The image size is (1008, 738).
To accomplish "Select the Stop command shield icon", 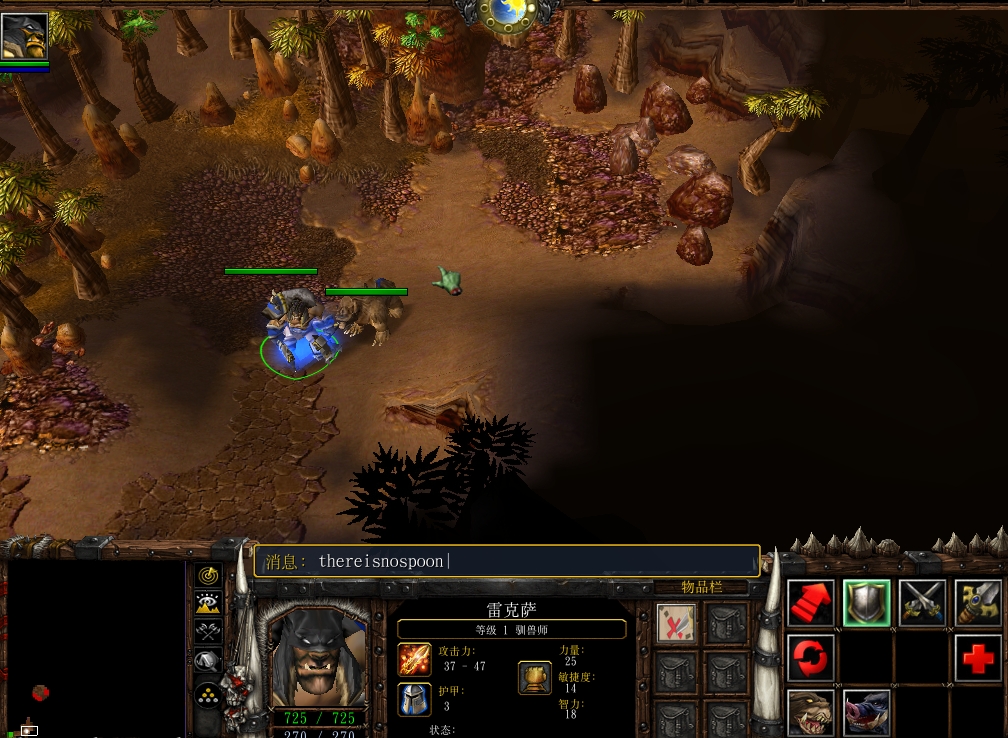I will coord(866,604).
